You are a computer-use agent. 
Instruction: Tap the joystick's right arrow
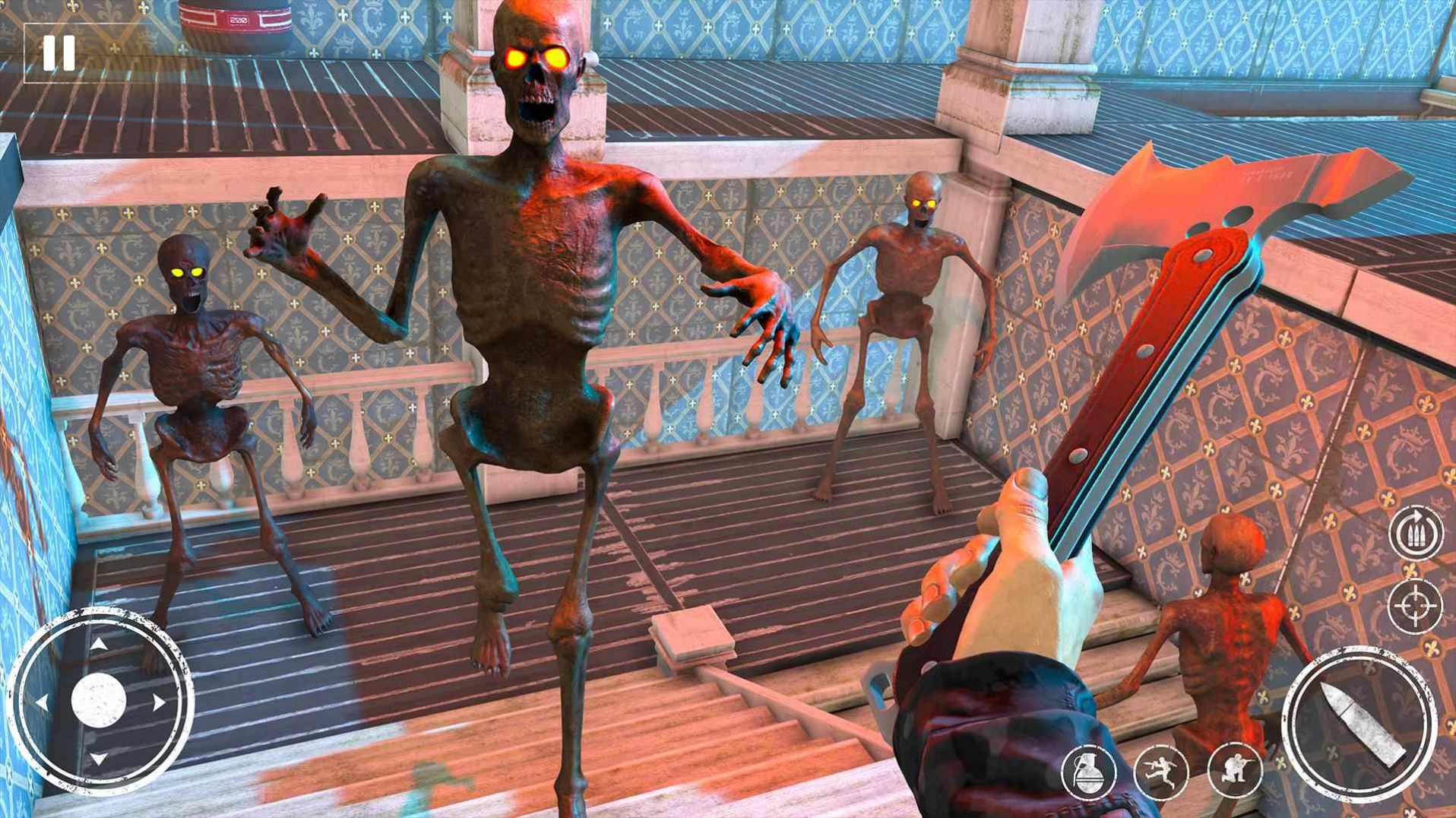pos(159,702)
